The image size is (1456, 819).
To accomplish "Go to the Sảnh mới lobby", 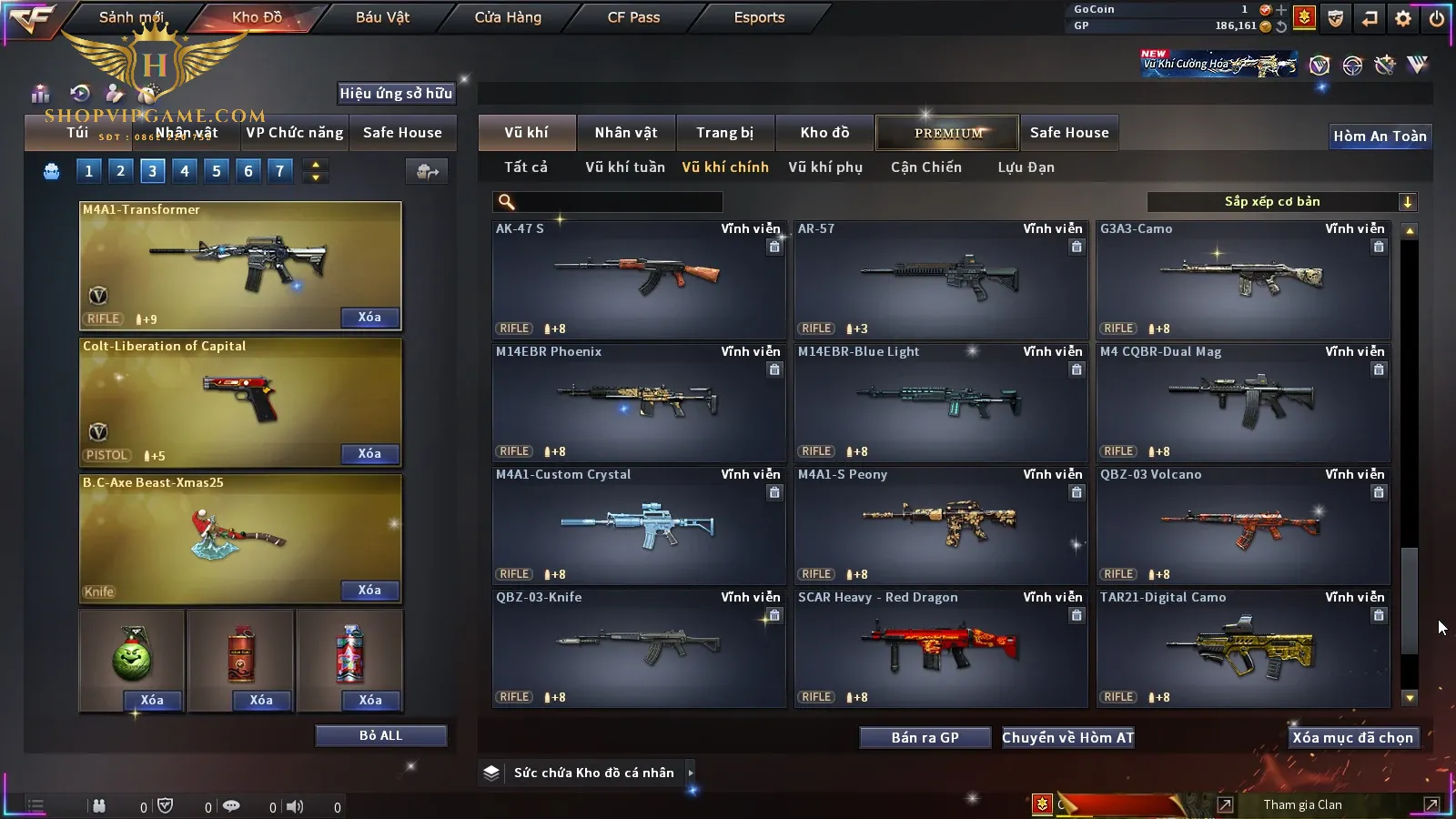I will pyautogui.click(x=131, y=17).
